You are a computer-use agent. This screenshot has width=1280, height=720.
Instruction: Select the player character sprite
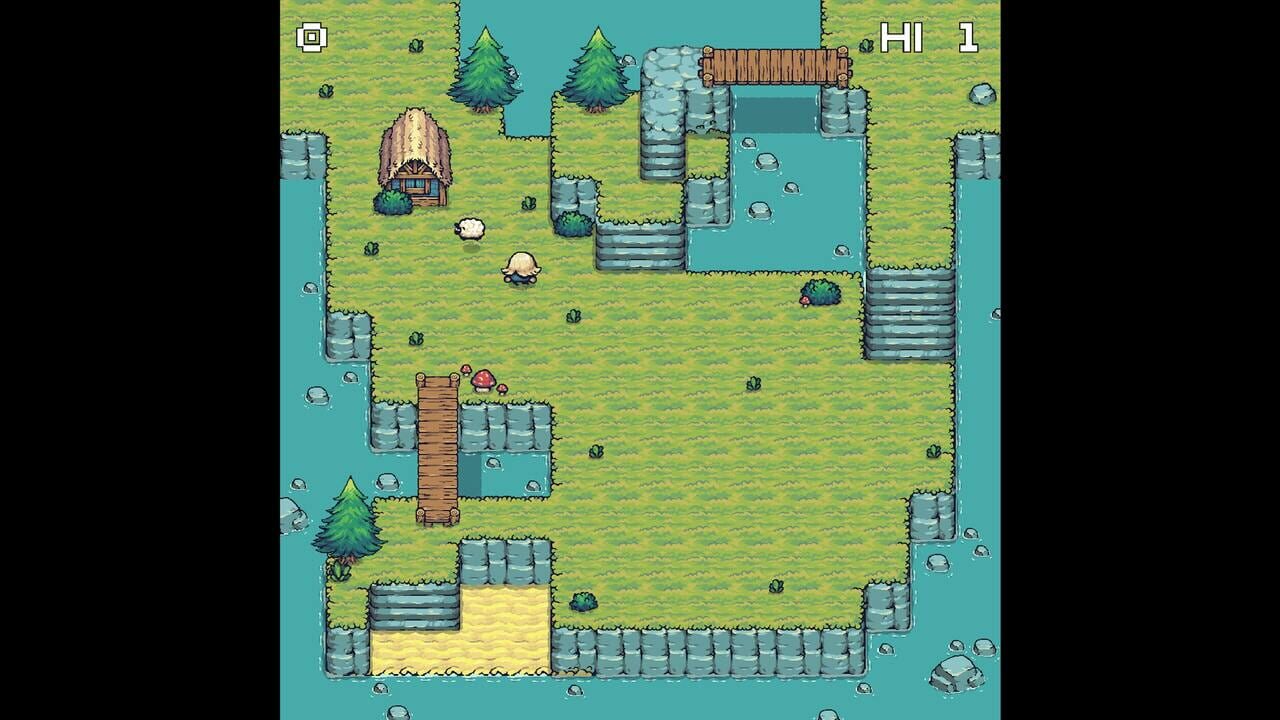click(x=521, y=268)
